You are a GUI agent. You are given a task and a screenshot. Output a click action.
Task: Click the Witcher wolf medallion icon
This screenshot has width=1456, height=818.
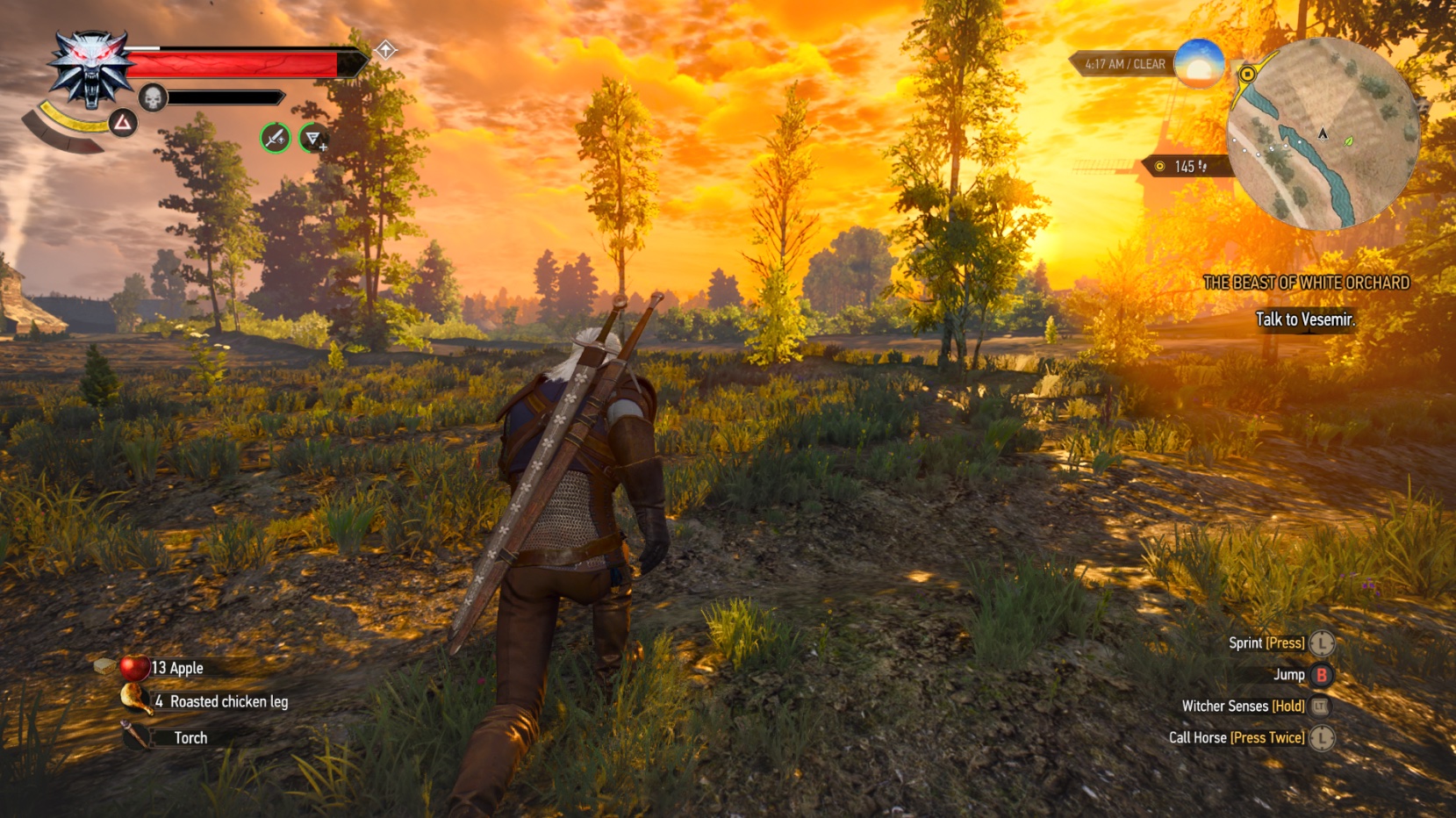90,67
